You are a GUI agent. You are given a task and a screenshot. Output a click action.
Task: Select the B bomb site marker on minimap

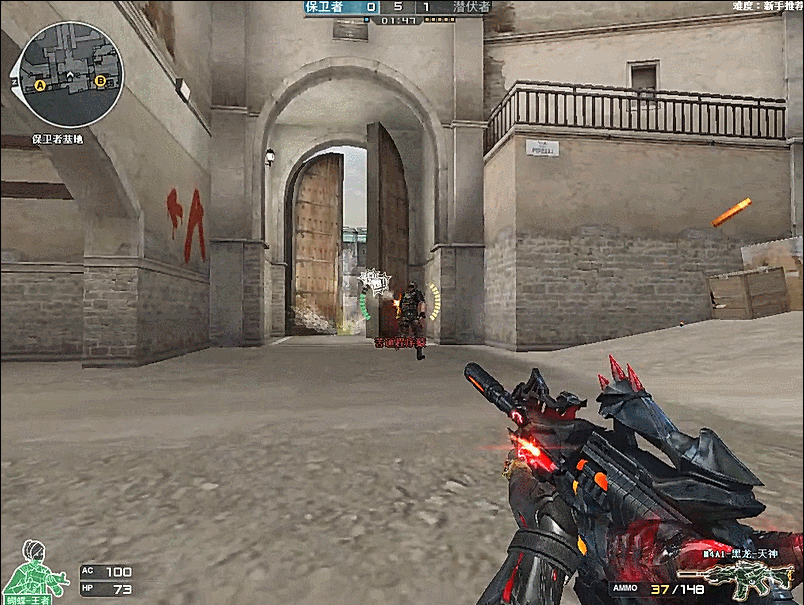(100, 82)
